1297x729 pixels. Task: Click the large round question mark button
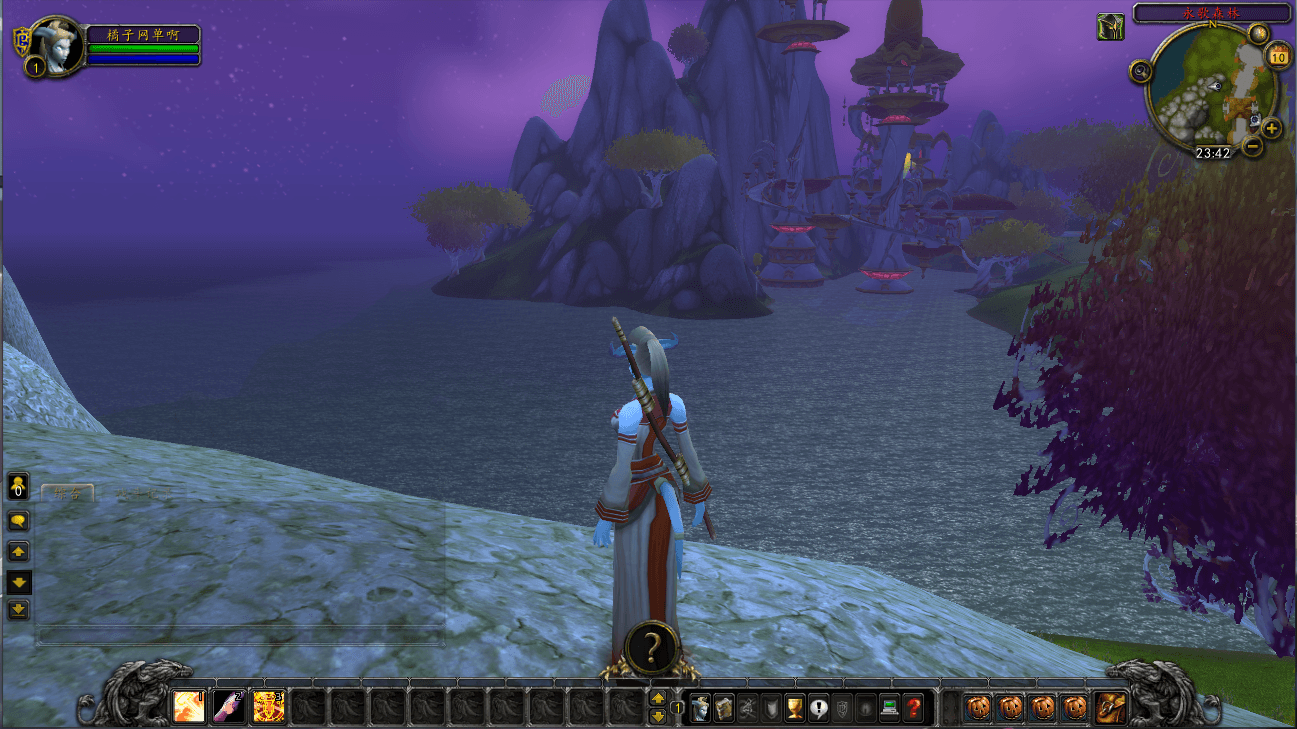coord(651,648)
